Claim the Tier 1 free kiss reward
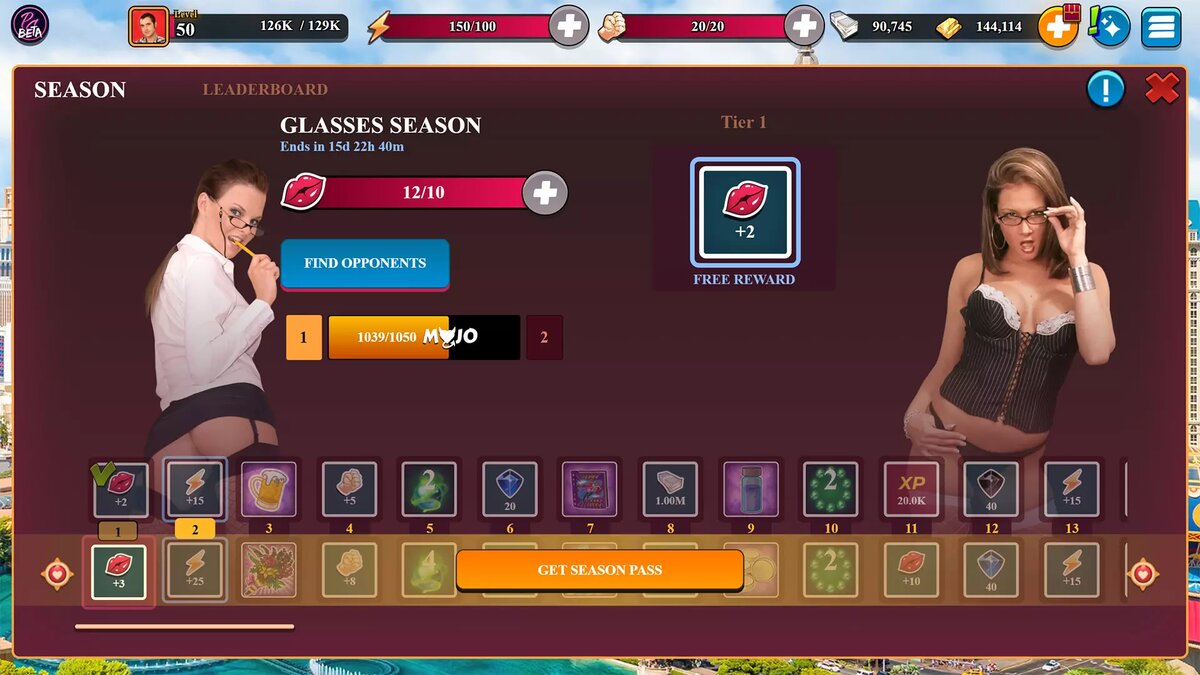The image size is (1200, 675). point(745,212)
